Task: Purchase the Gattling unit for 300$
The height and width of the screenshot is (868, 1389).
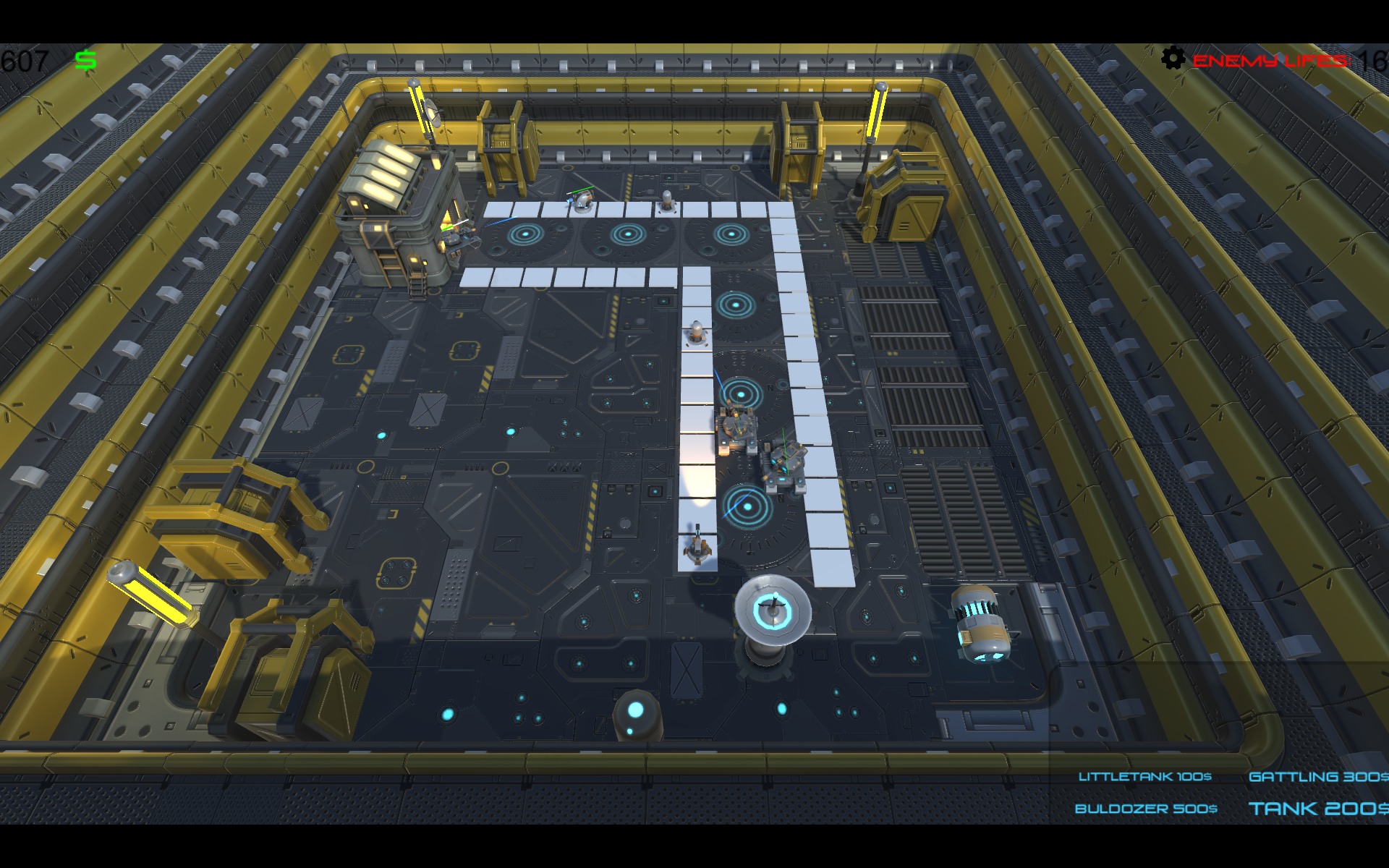Action: click(1317, 776)
